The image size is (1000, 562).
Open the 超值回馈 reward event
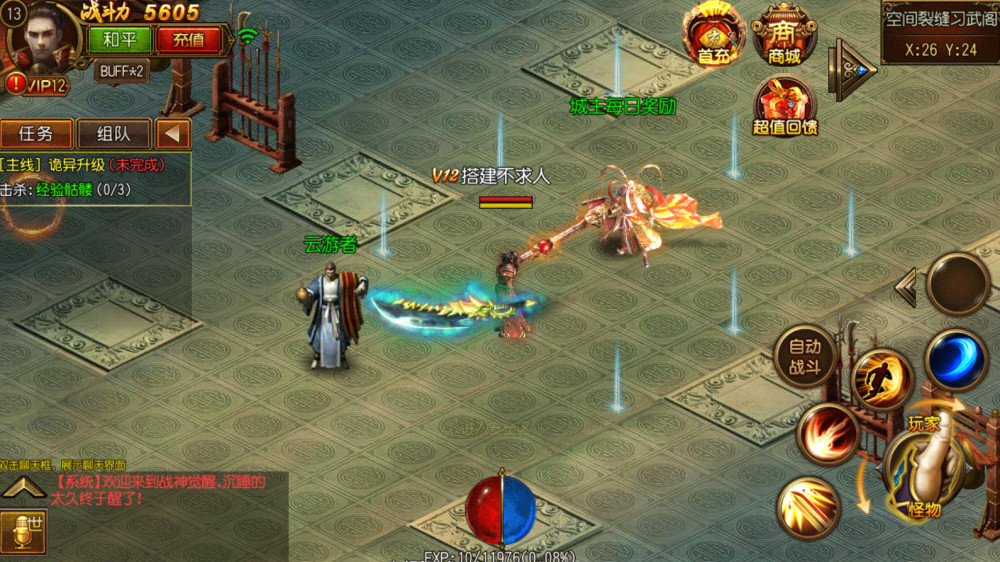coord(785,106)
